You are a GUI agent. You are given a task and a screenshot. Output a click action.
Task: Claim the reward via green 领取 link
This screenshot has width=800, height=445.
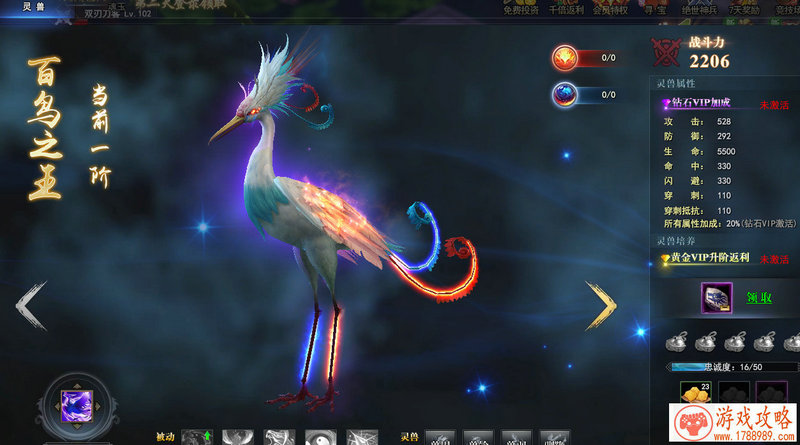point(760,297)
